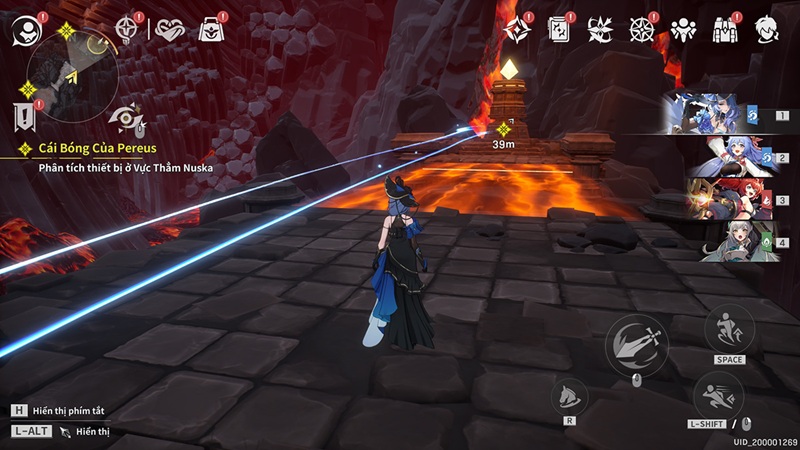Open the four-point star icon in top bar
Image resolution: width=800 pixels, height=450 pixels.
coord(516,30)
